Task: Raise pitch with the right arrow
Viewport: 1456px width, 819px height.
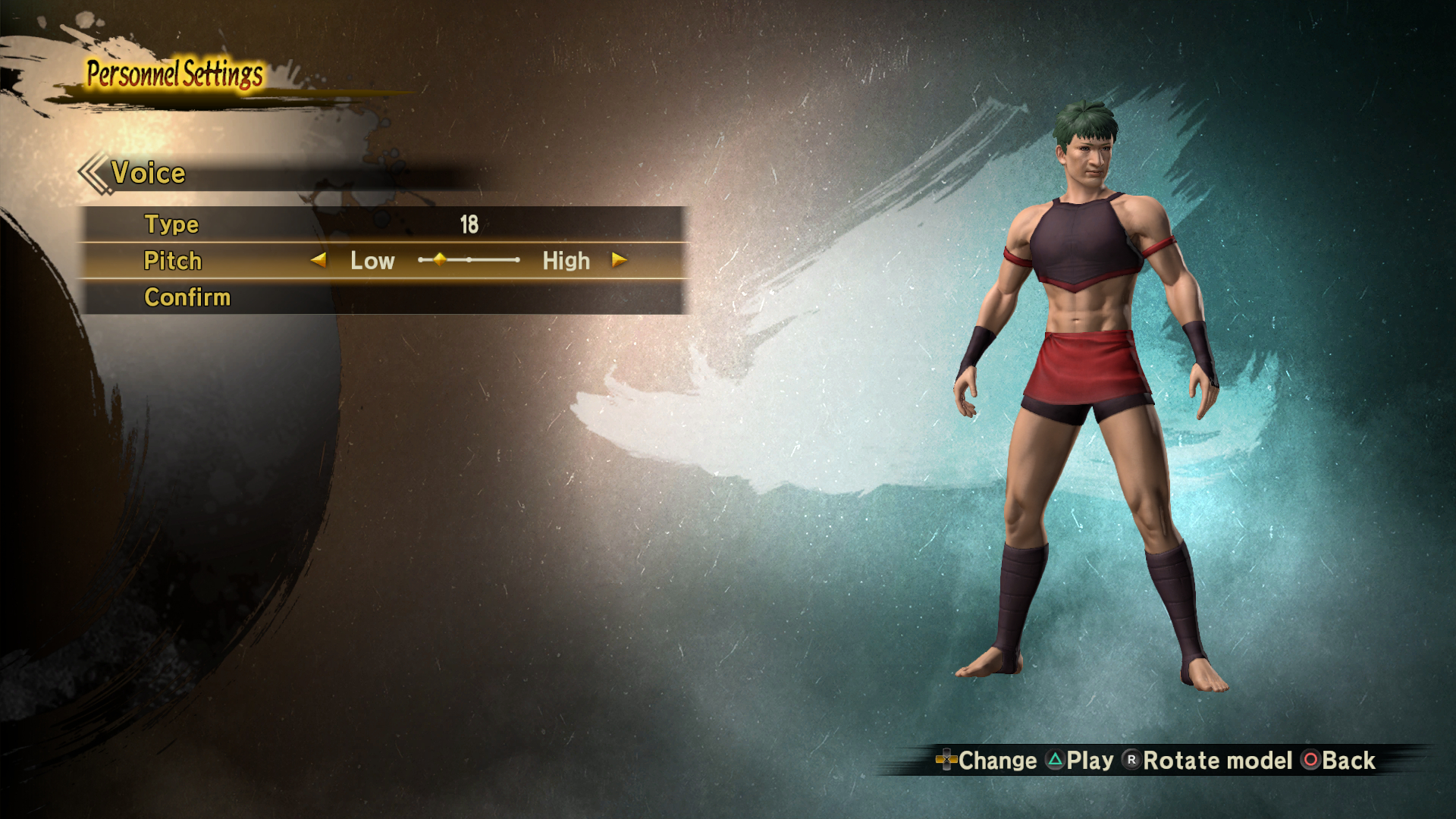Action: (x=620, y=260)
